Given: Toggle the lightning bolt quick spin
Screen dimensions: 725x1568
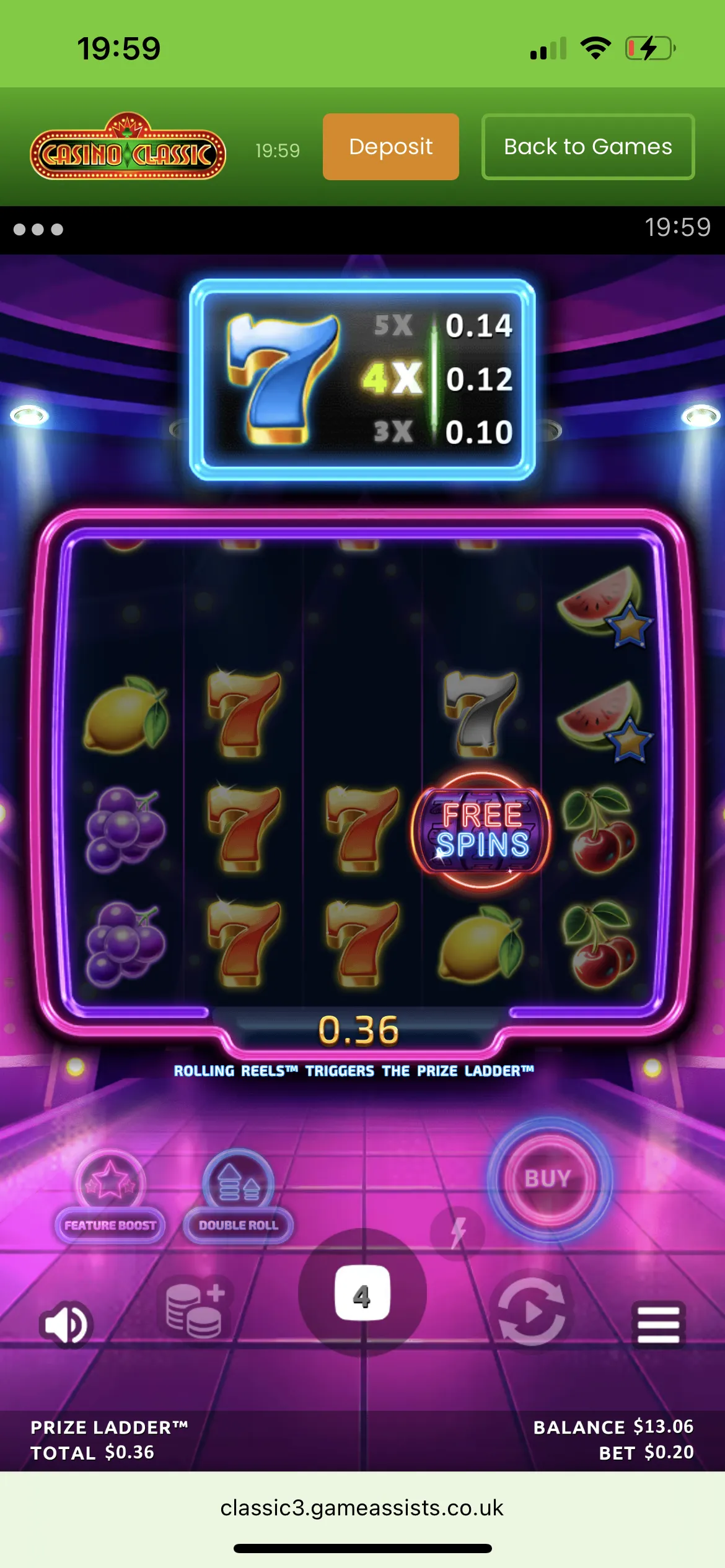Looking at the screenshot, I should (458, 1232).
